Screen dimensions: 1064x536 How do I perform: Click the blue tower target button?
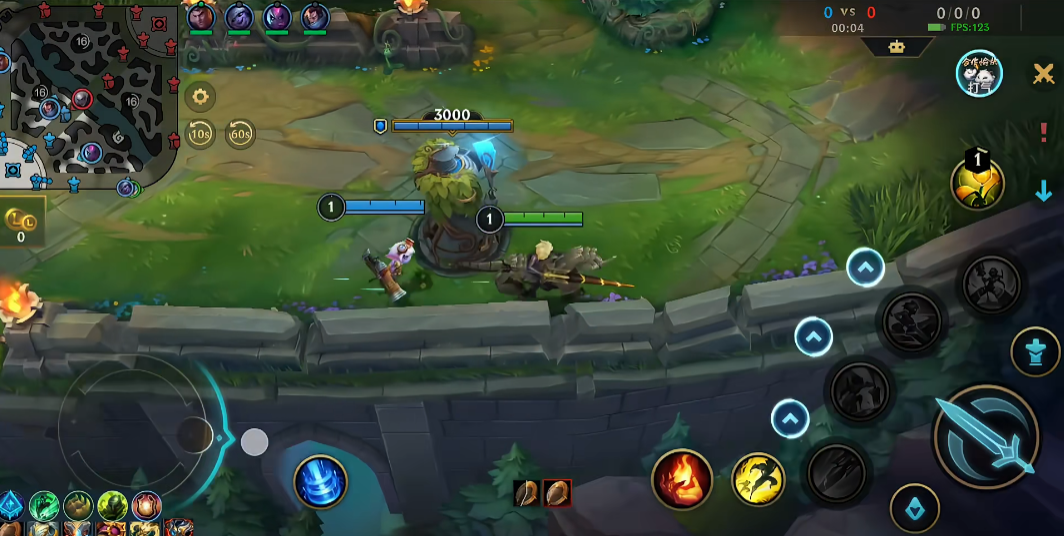(x=1035, y=351)
